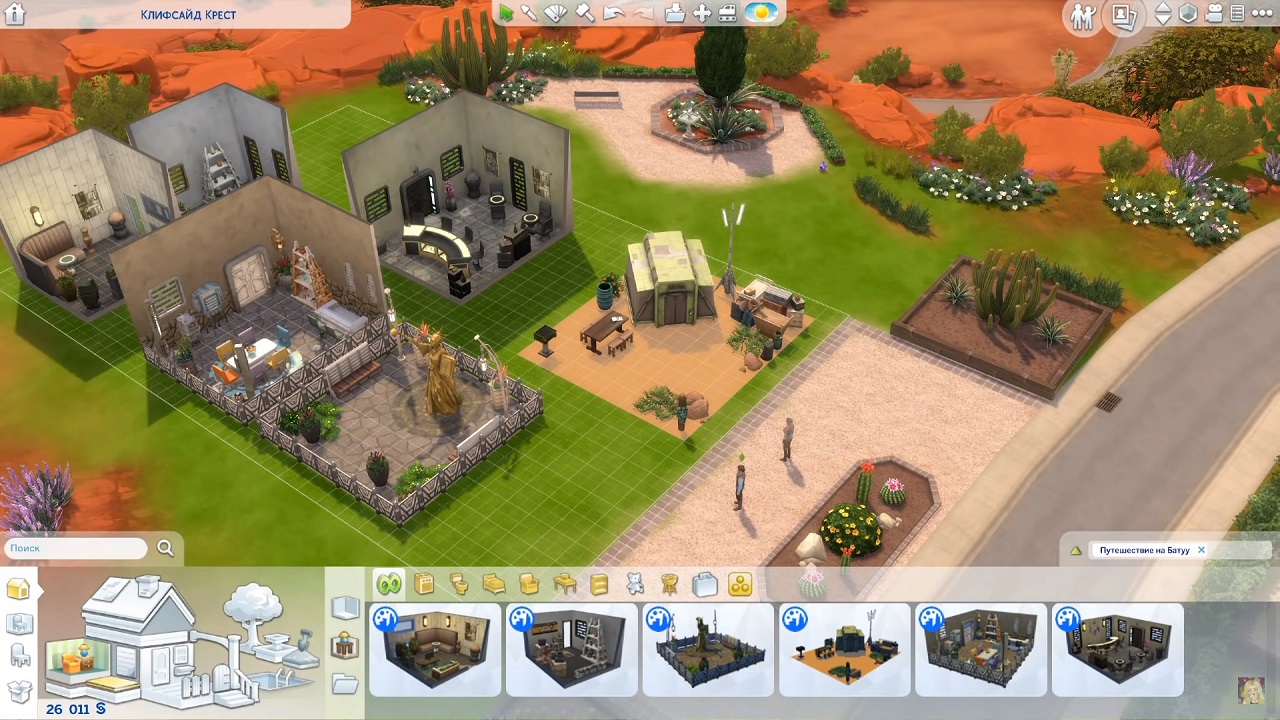Switch to Live Mode with green arrow
Screen dimensions: 1280x720
pos(506,13)
